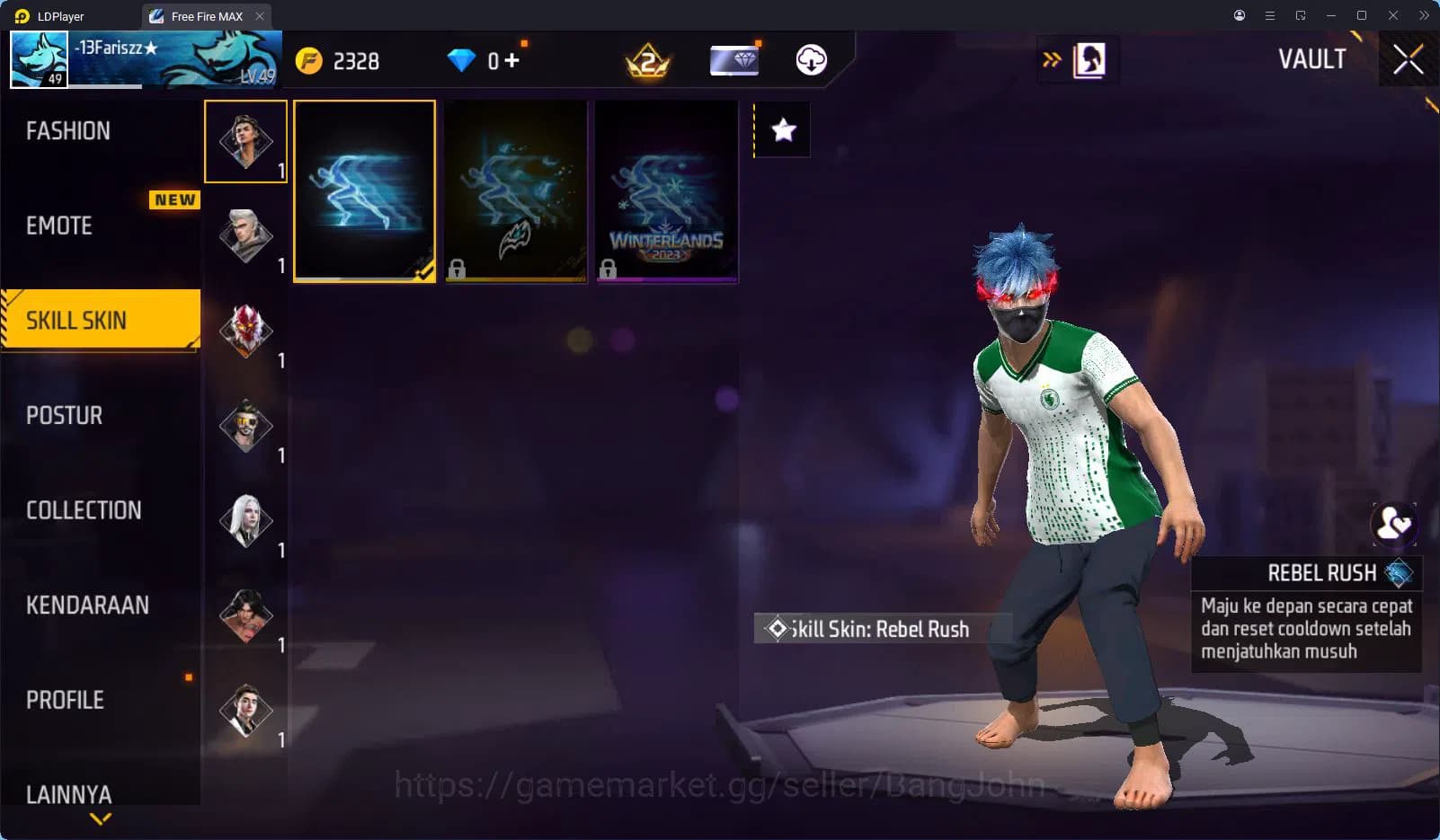
Task: Select the locked Winterlands 2023 skill skin
Action: (x=666, y=190)
